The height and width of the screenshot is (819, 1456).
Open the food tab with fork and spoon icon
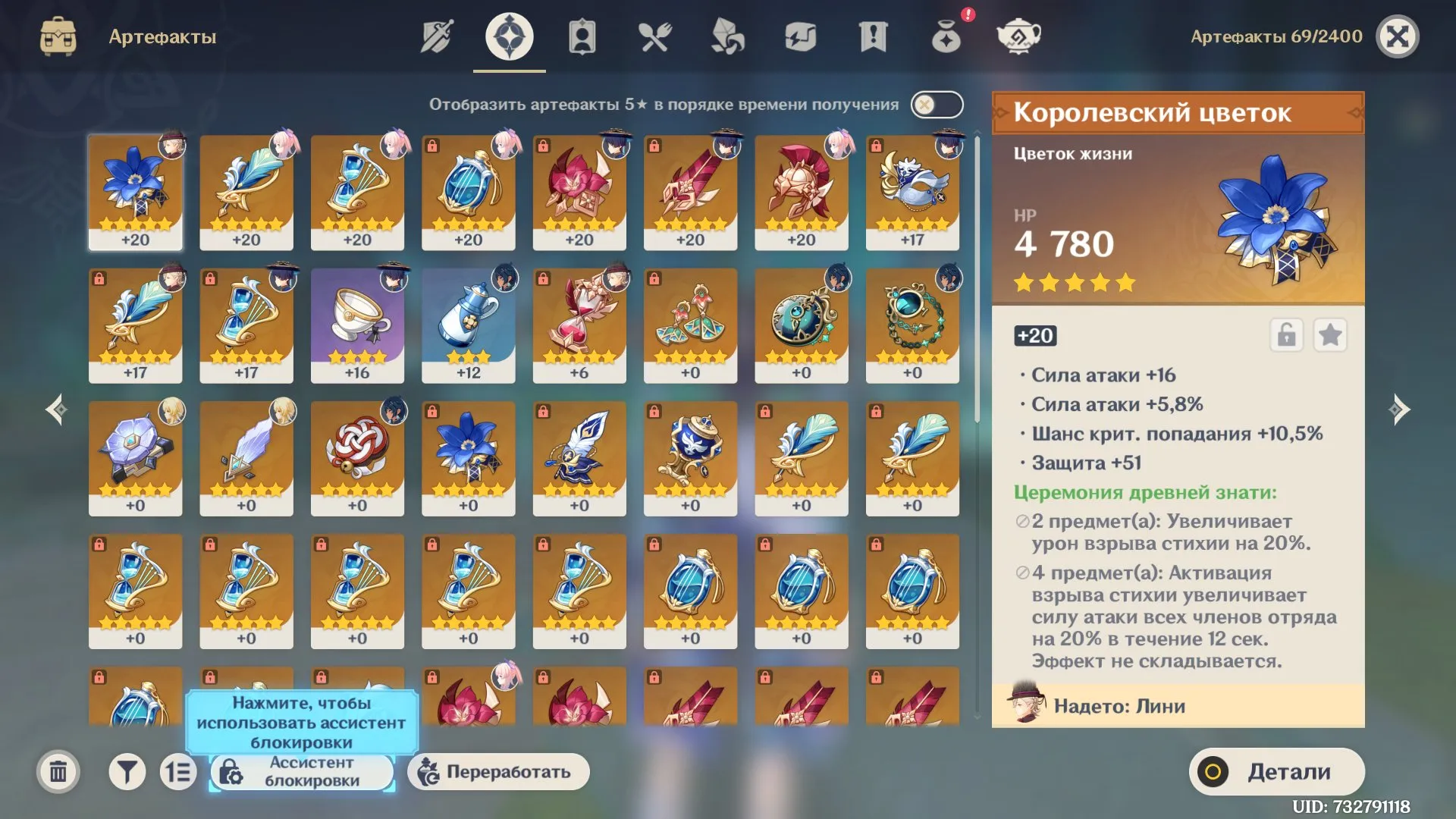tap(655, 35)
